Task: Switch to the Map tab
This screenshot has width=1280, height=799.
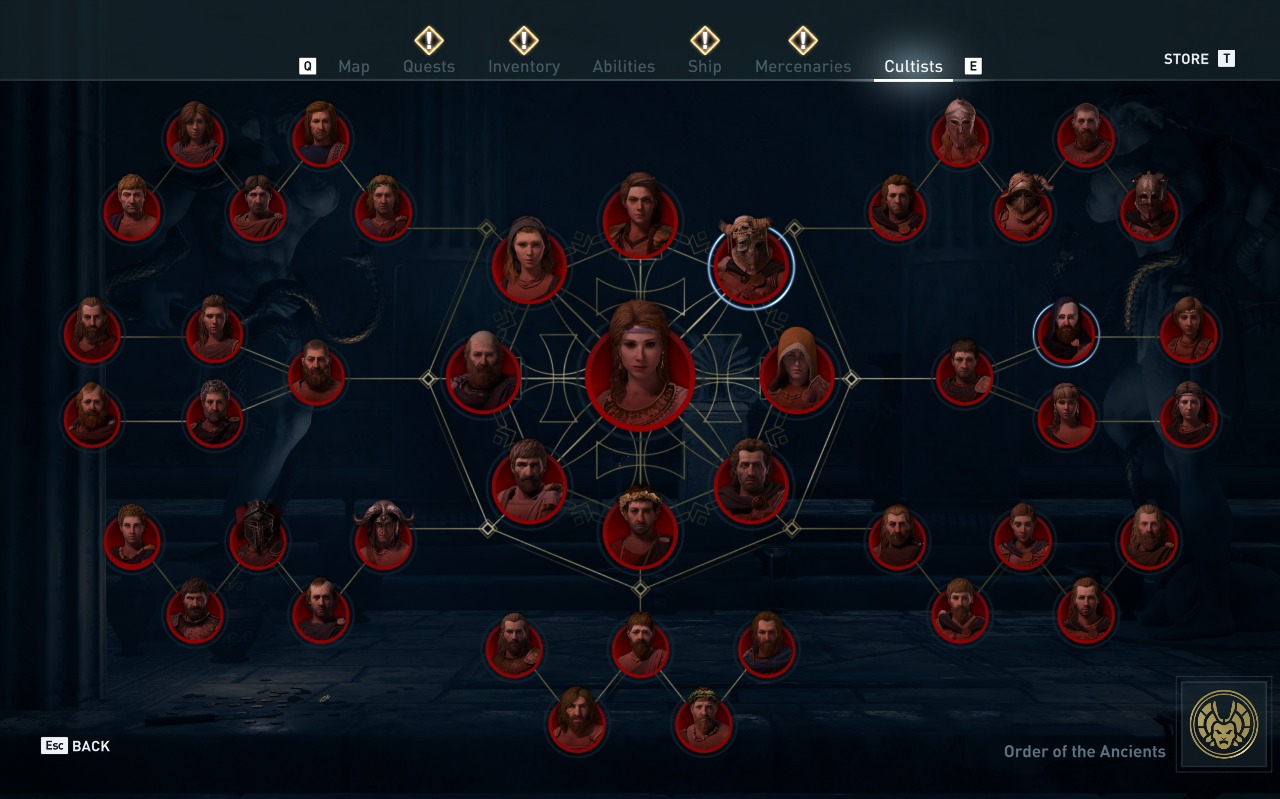Action: [x=353, y=66]
